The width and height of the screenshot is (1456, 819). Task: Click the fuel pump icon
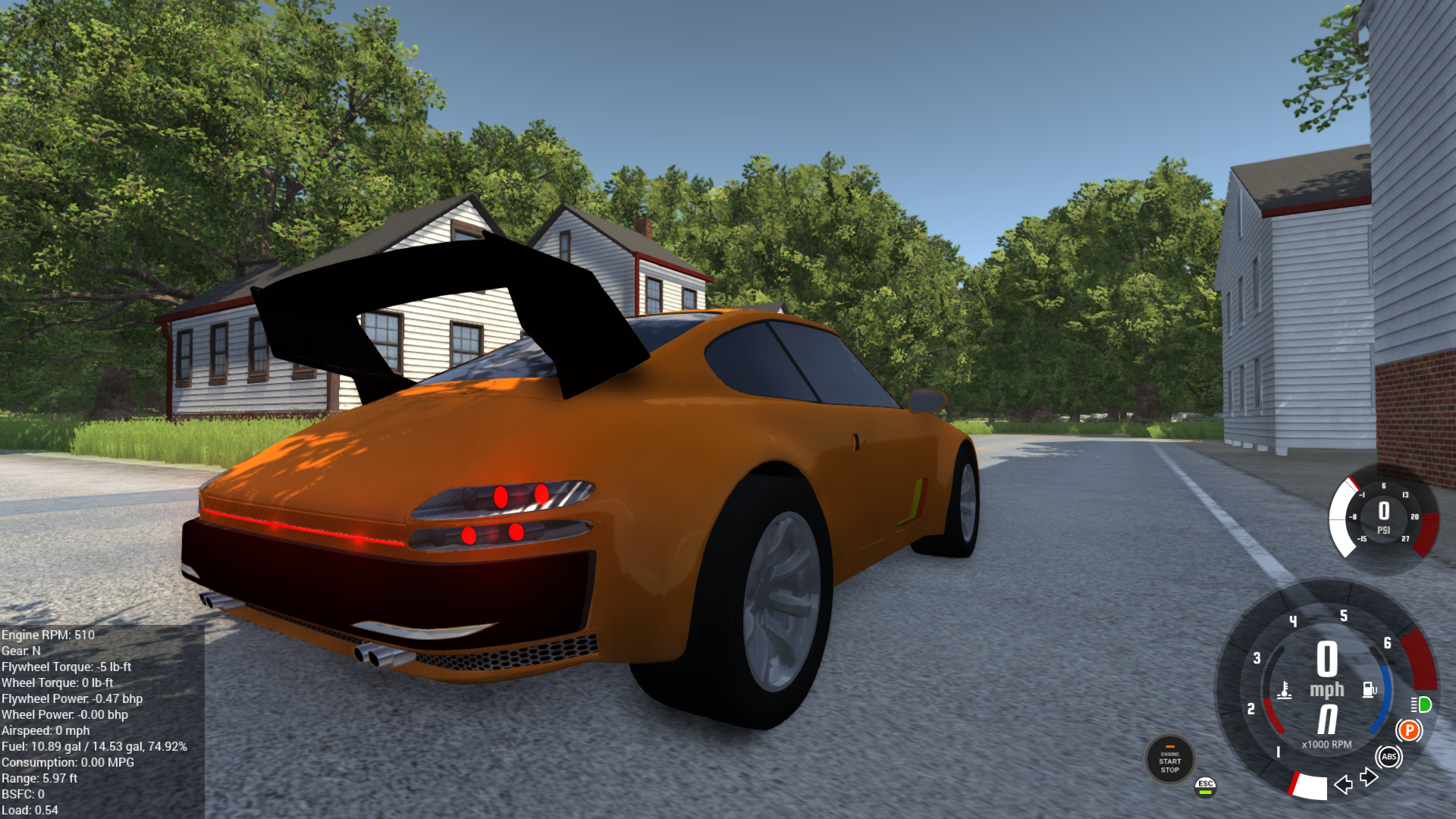(1370, 689)
